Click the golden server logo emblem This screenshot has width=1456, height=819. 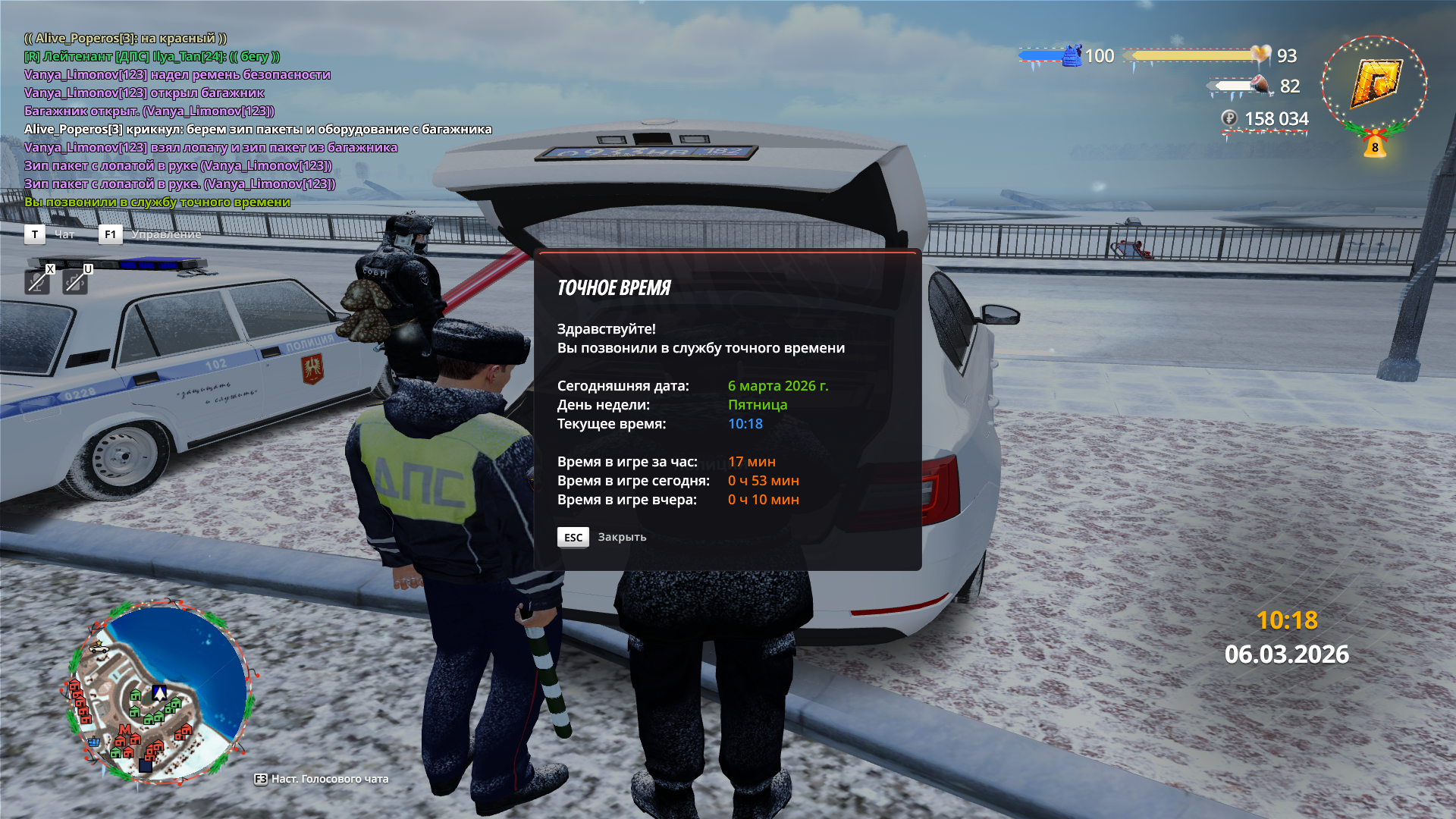point(1375,83)
